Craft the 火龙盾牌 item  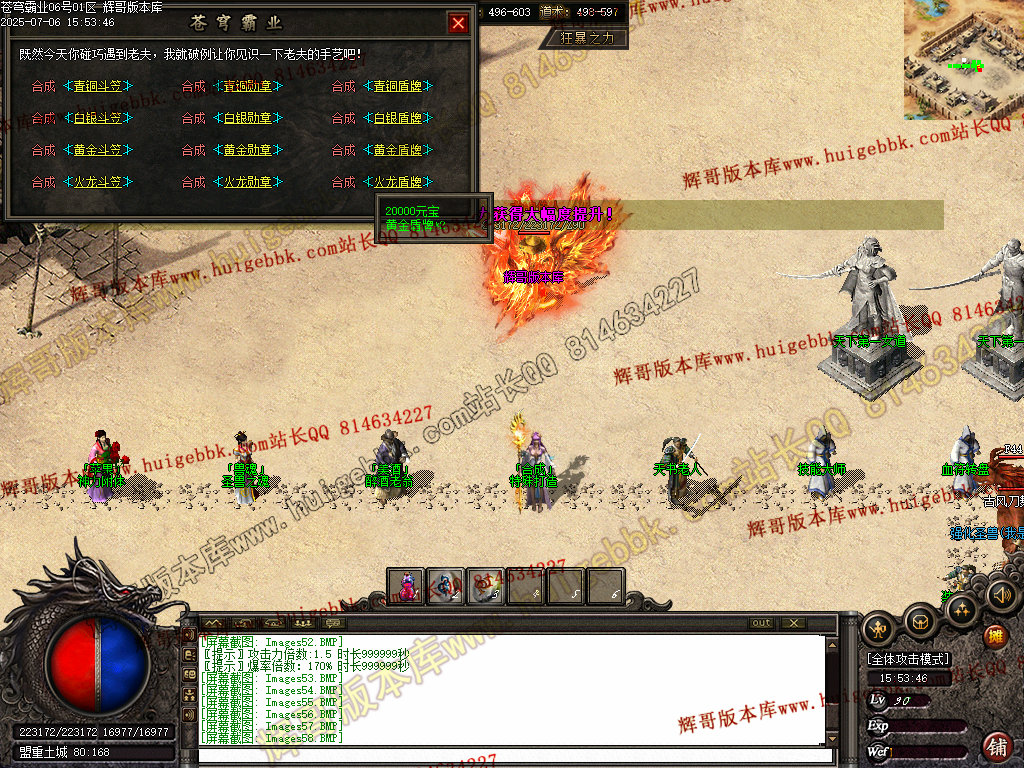click(397, 183)
